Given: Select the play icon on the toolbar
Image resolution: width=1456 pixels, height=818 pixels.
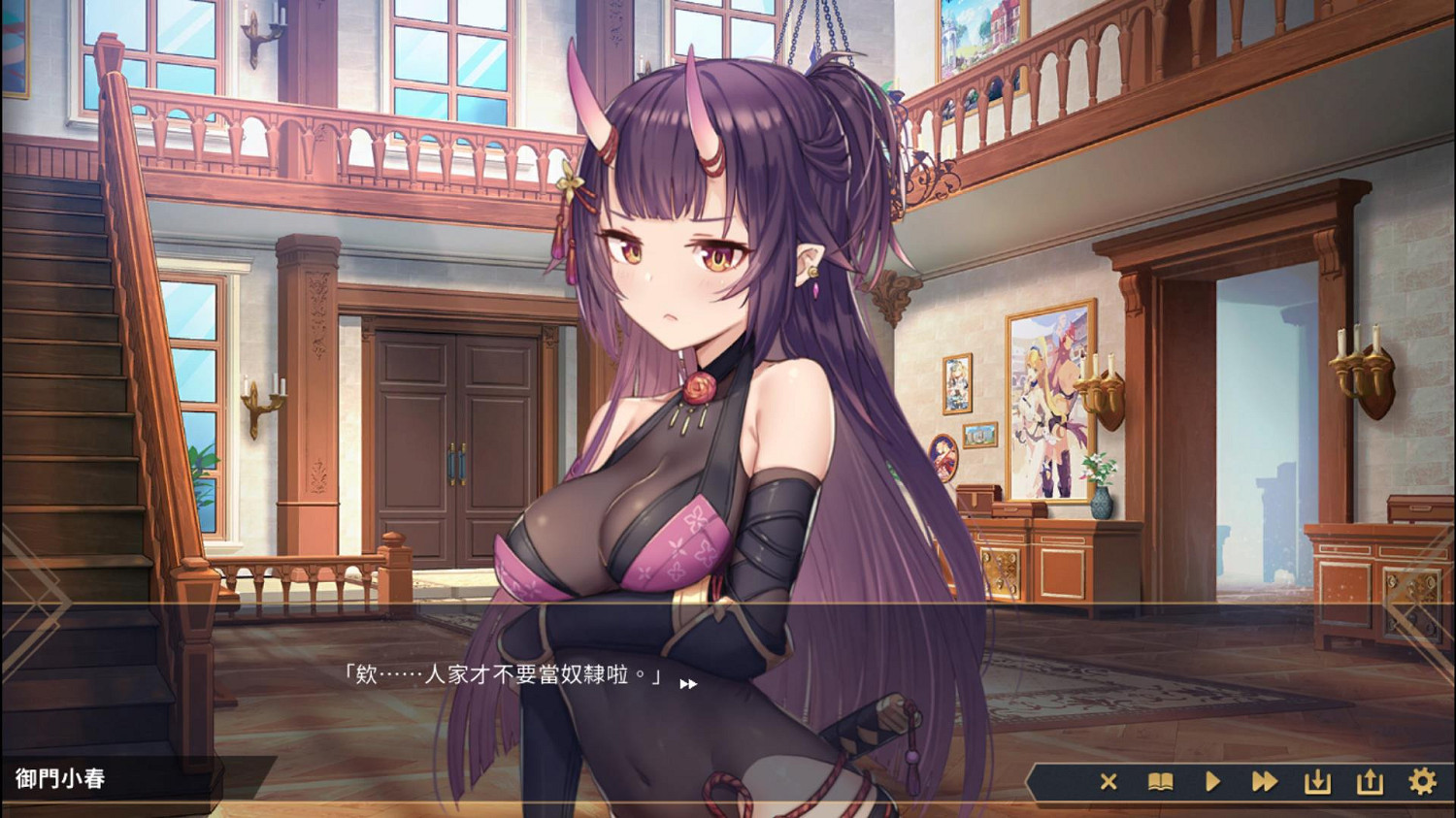Looking at the screenshot, I should coord(1212,781).
